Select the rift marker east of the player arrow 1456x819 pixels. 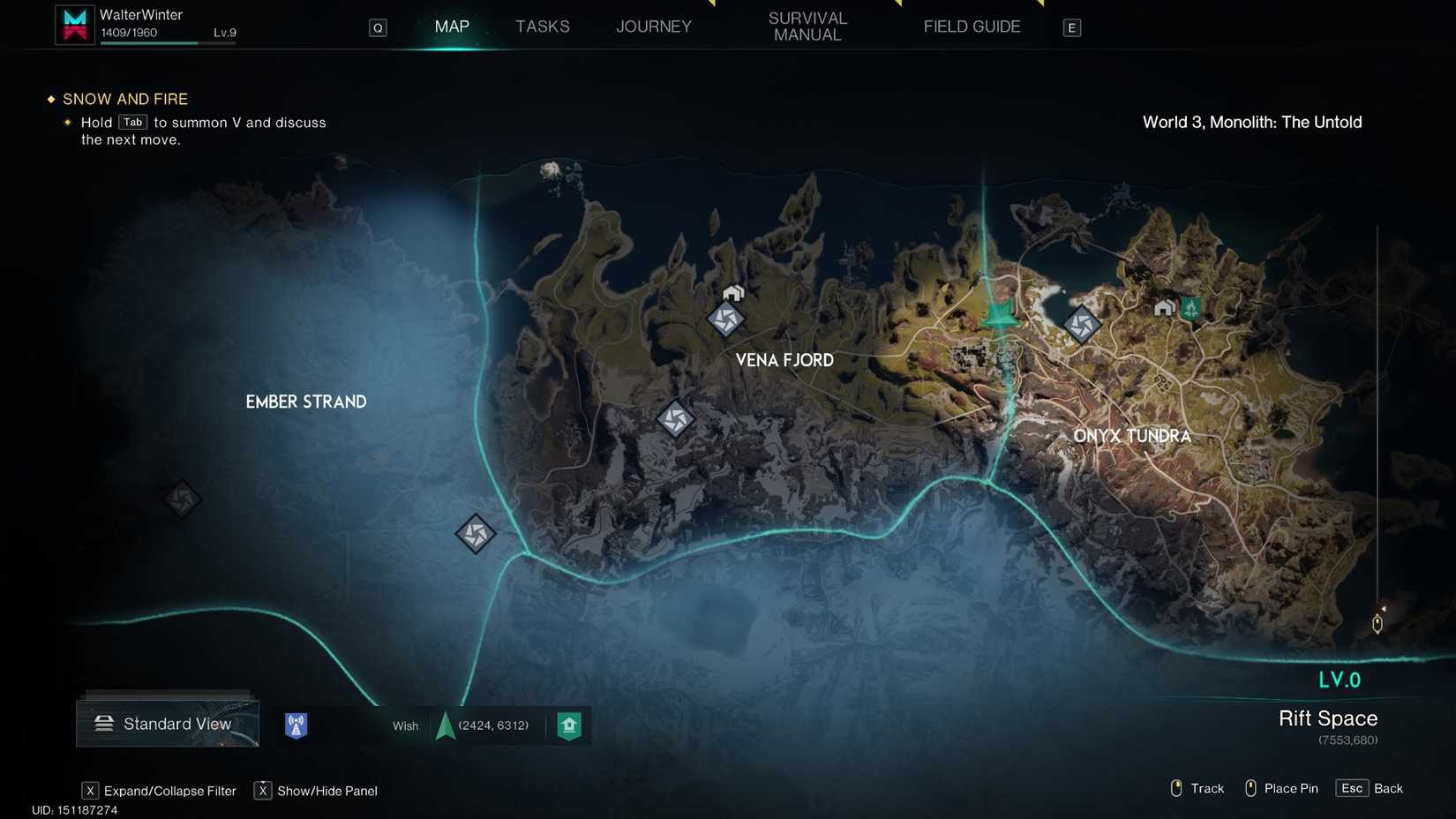click(x=1082, y=324)
